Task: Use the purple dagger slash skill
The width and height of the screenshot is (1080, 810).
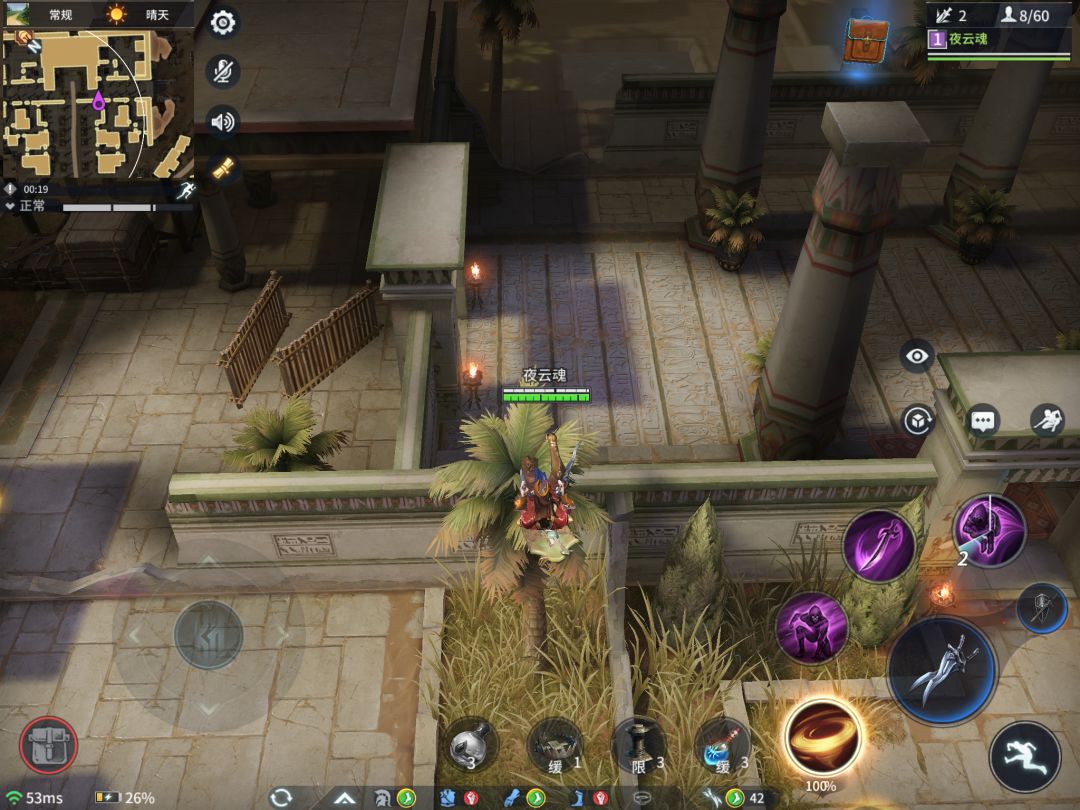Action: point(878,546)
